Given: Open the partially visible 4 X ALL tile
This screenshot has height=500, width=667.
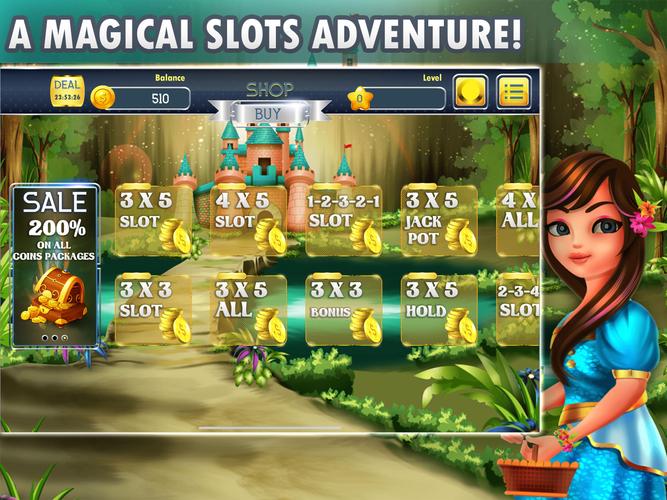Looking at the screenshot, I should click(x=516, y=218).
